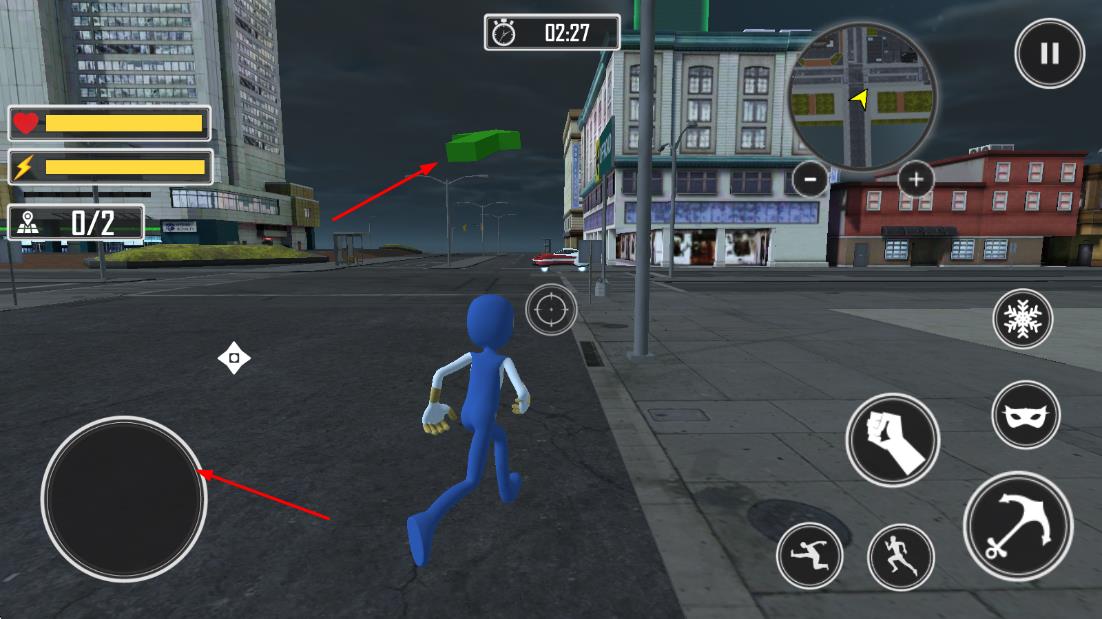
Task: Tap the mask disguise icon
Action: click(x=1026, y=415)
